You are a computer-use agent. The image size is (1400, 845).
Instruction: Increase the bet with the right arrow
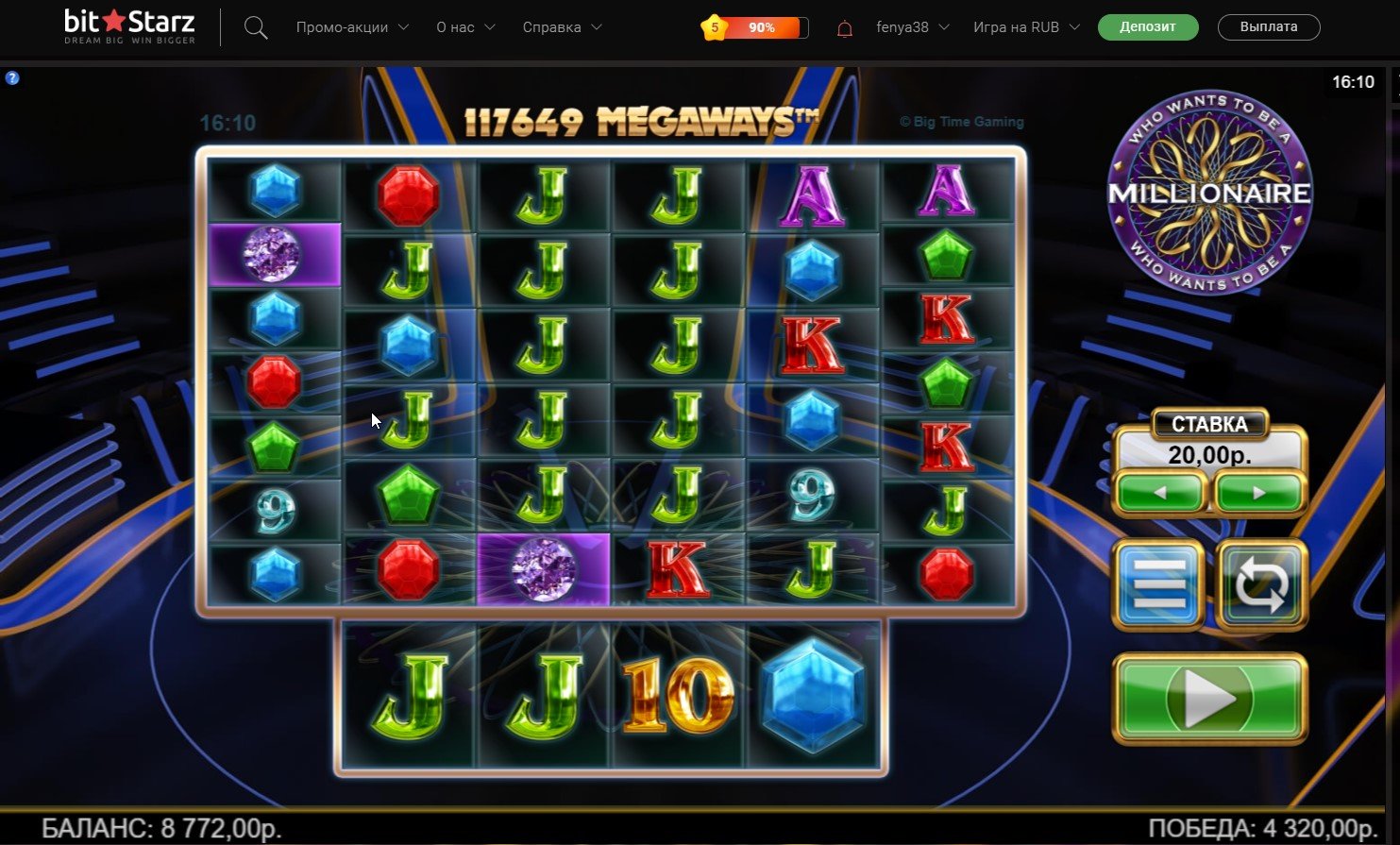pyautogui.click(x=1259, y=493)
